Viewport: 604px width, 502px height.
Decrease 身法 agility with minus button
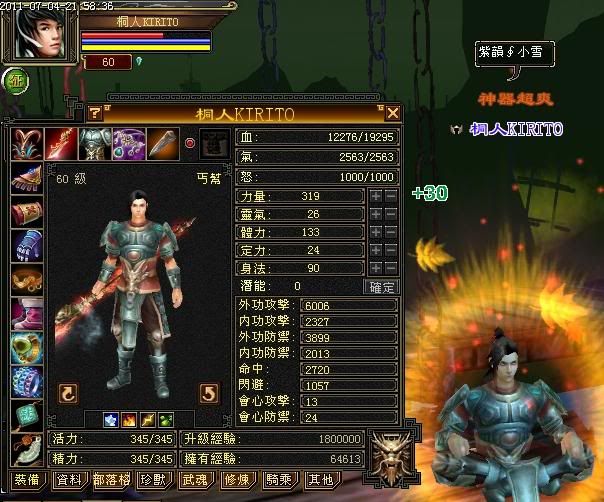pos(390,268)
